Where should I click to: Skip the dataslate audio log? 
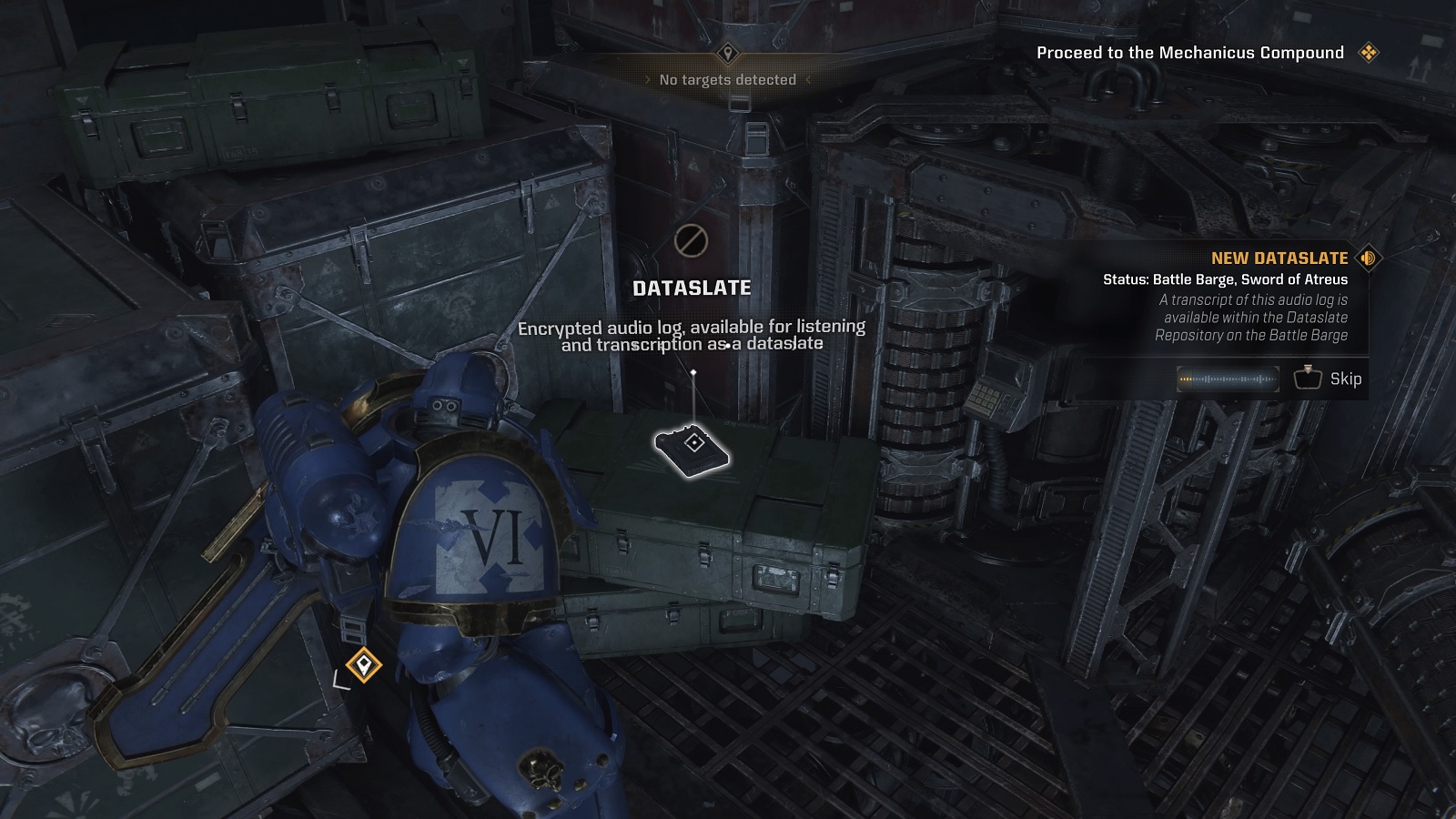(x=1328, y=379)
